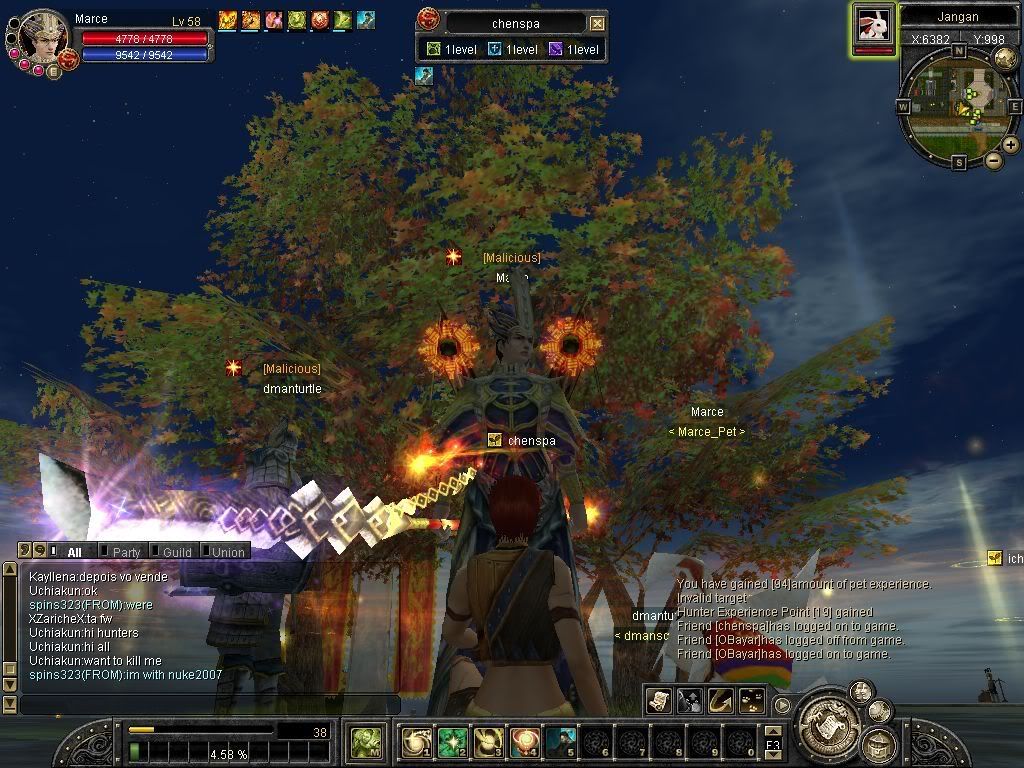
Task: Select the white rabbit pet portrait
Action: pos(872,24)
